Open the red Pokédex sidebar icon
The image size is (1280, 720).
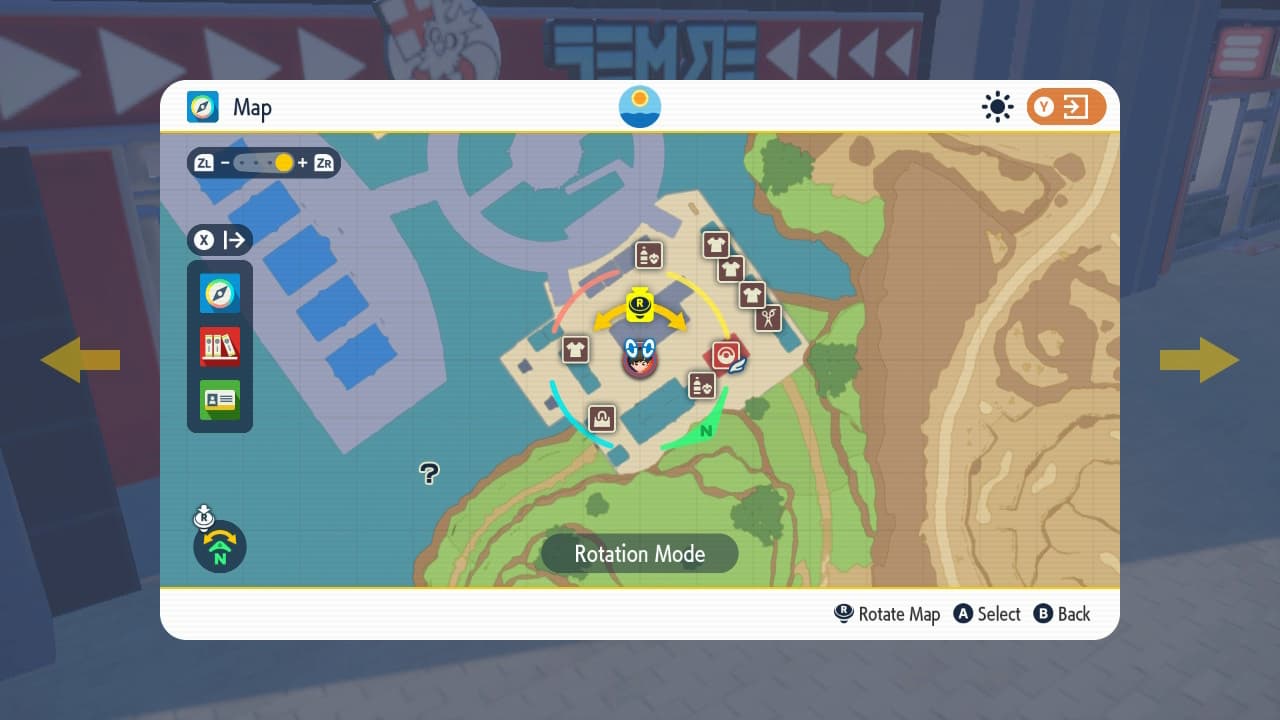pos(219,346)
